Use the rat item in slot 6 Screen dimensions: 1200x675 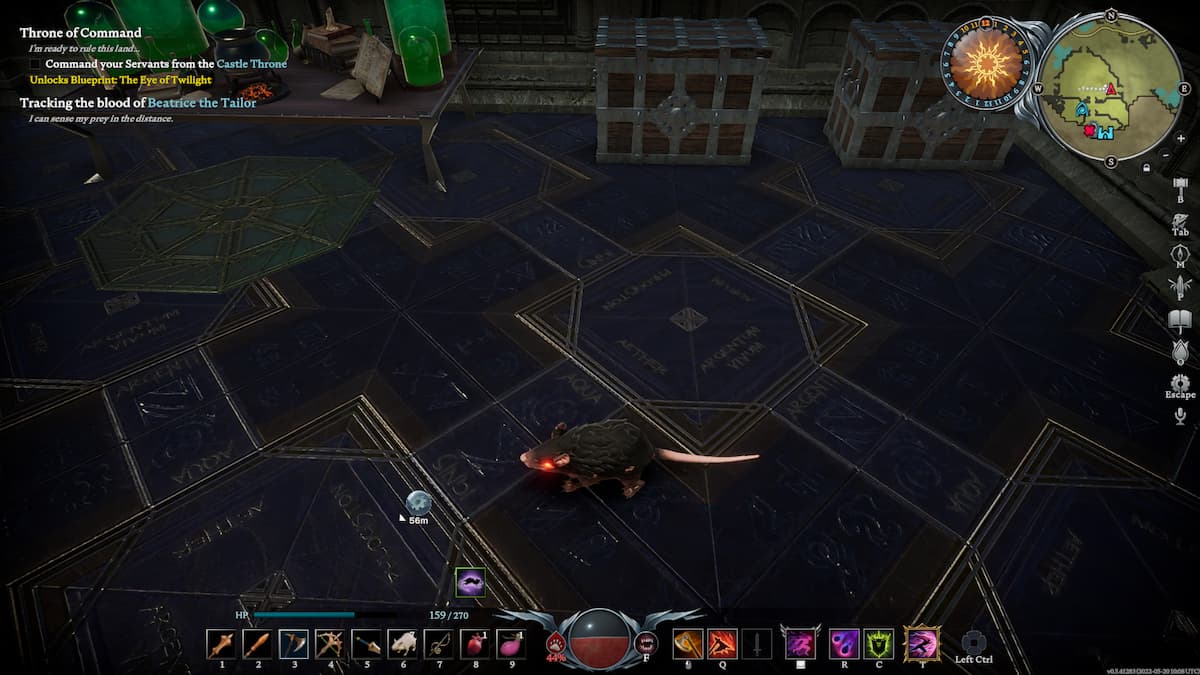pos(402,643)
